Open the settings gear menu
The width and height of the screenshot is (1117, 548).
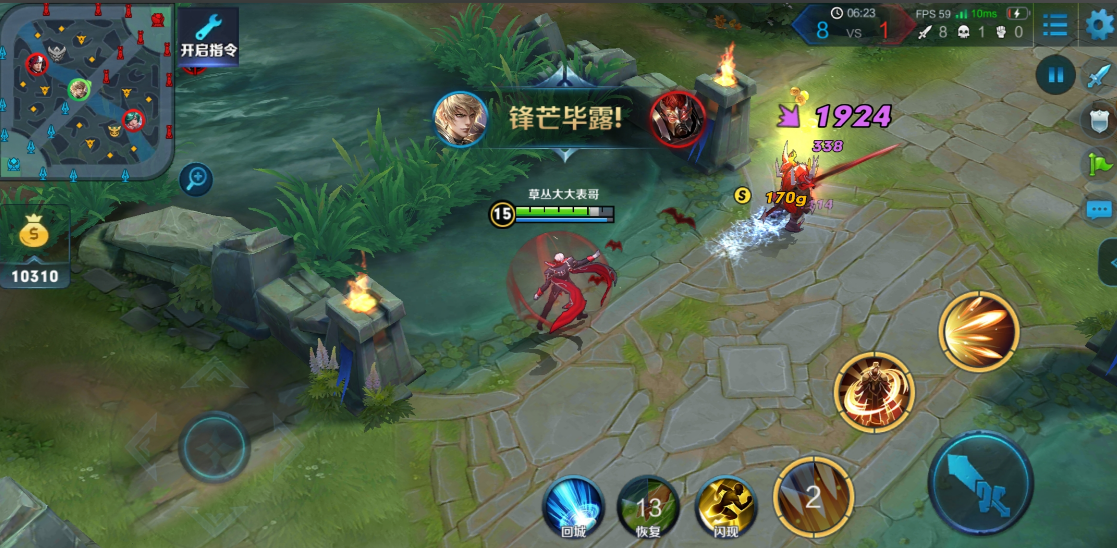tap(1099, 23)
